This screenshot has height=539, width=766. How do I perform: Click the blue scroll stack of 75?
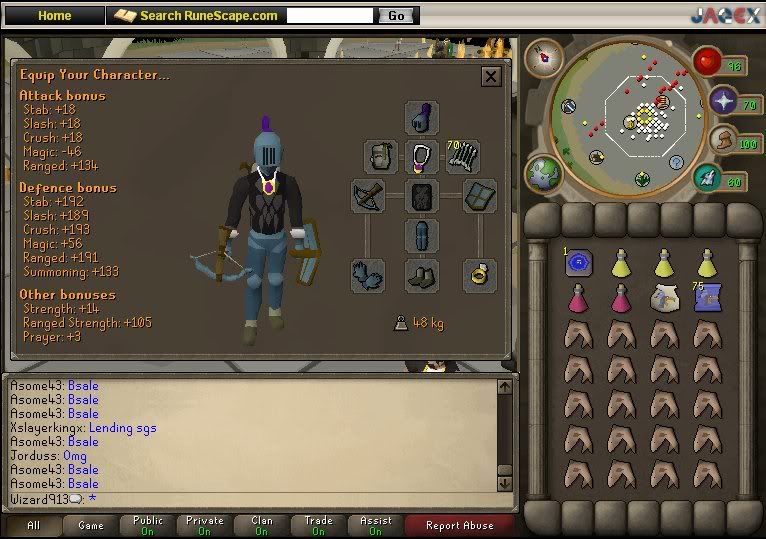point(707,297)
